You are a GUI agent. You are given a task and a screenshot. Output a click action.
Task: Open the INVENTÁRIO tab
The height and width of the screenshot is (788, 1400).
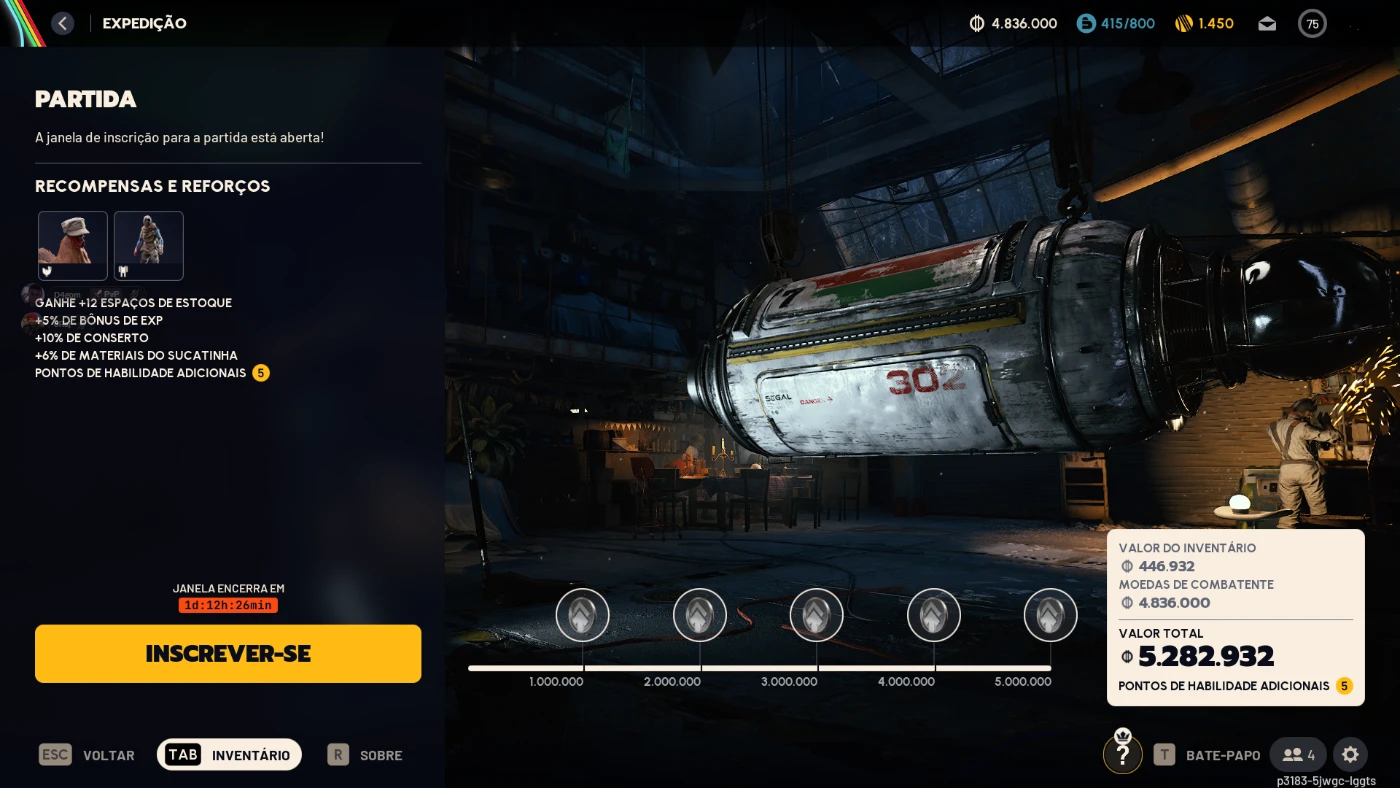coord(230,755)
